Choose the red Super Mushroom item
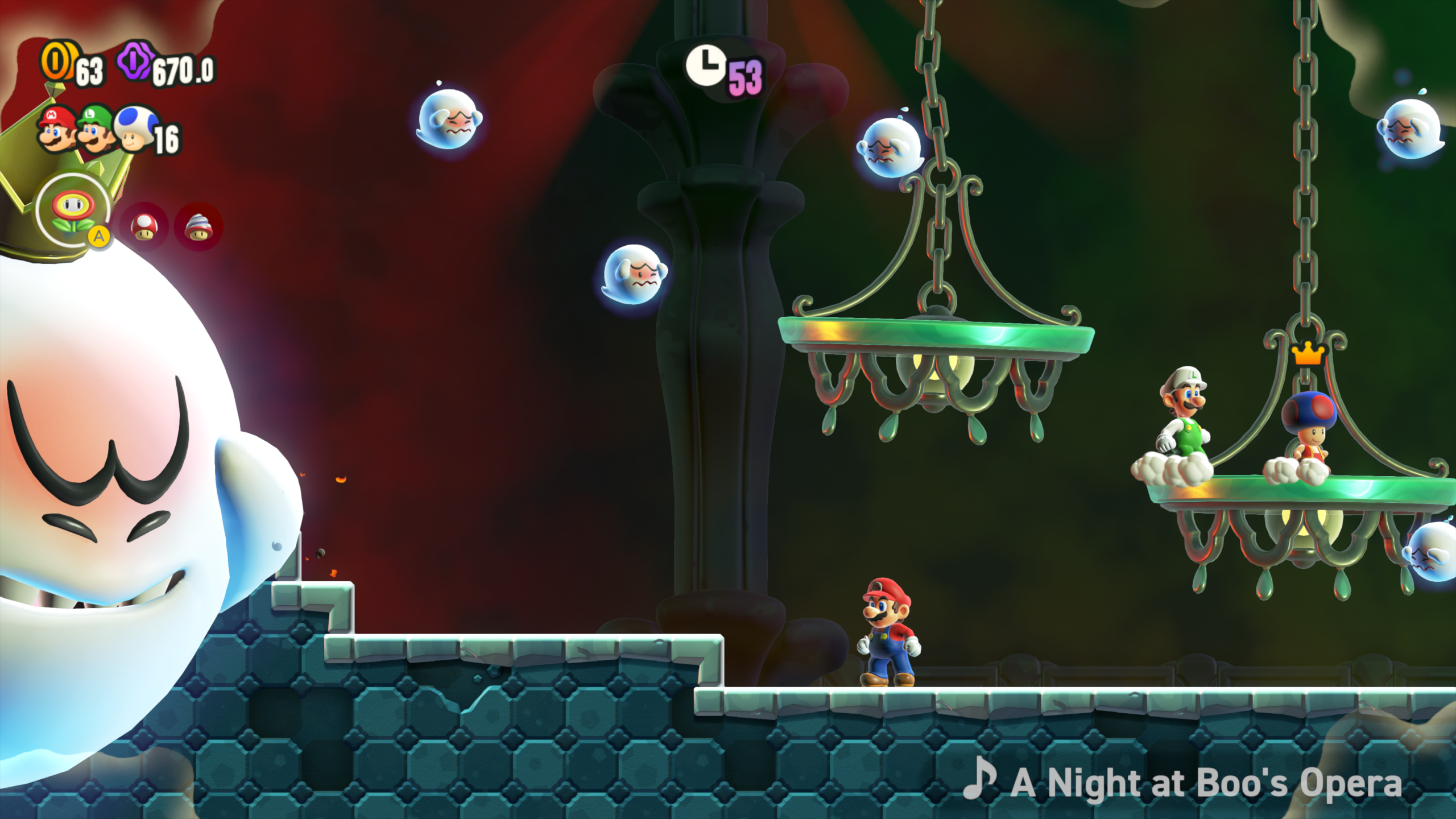The height and width of the screenshot is (819, 1456). coord(144,226)
